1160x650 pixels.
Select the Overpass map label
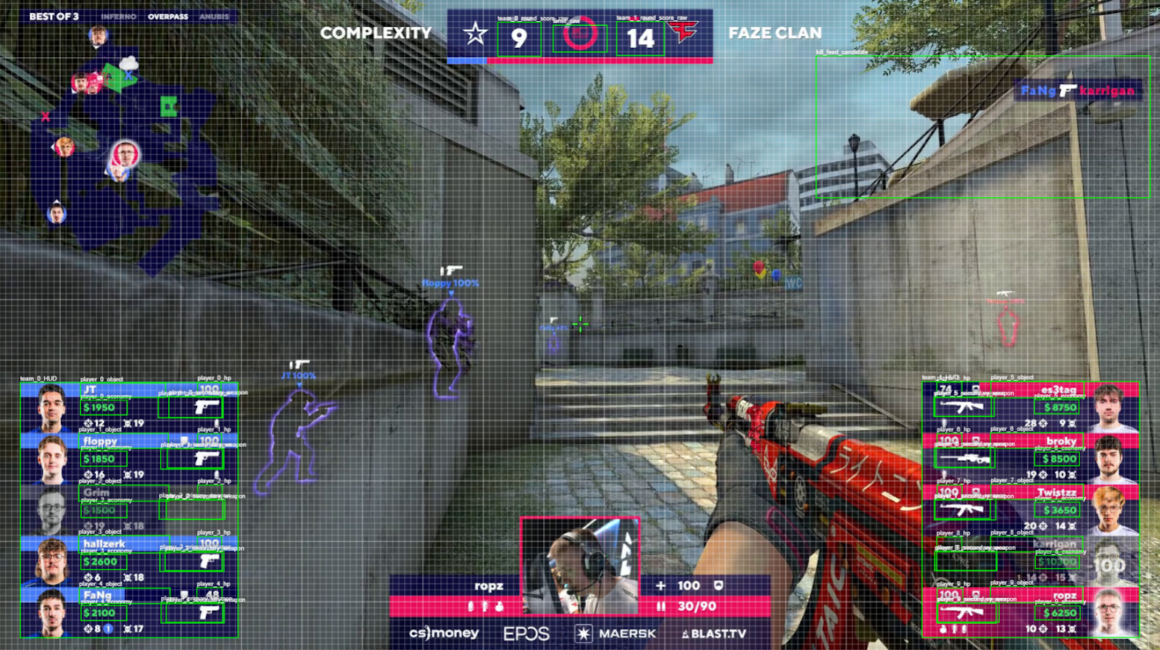(167, 17)
